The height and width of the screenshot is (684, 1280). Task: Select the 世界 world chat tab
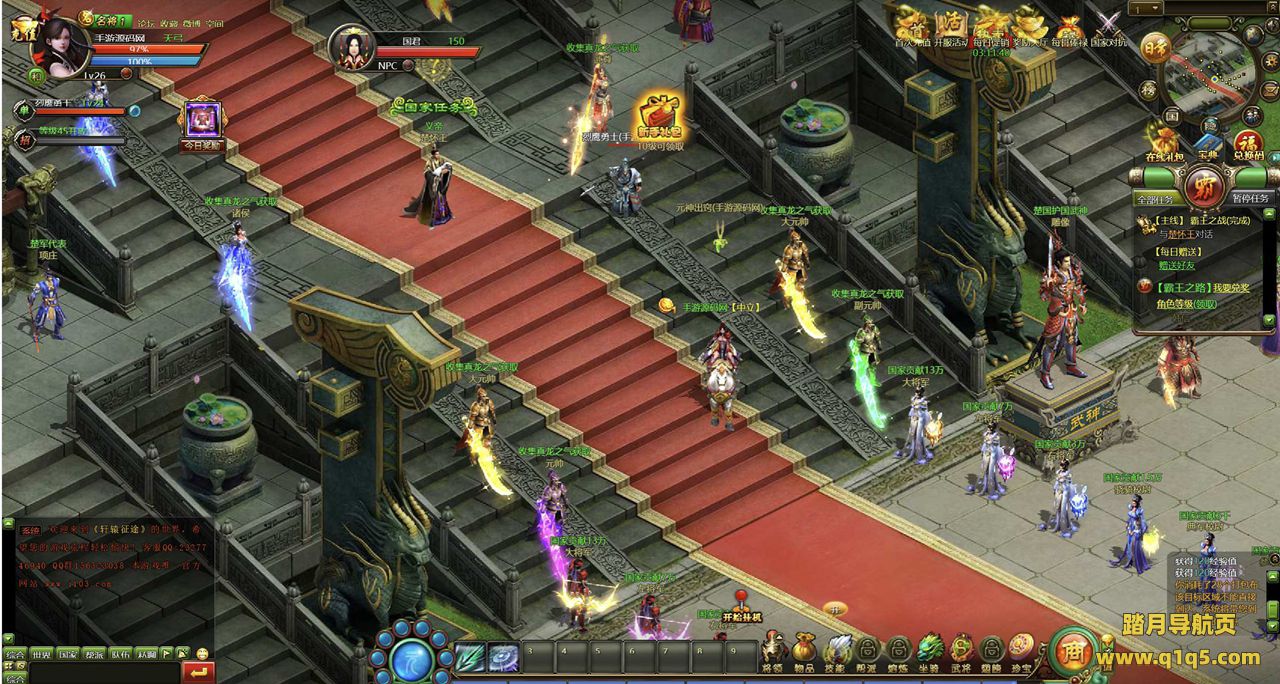(41, 655)
